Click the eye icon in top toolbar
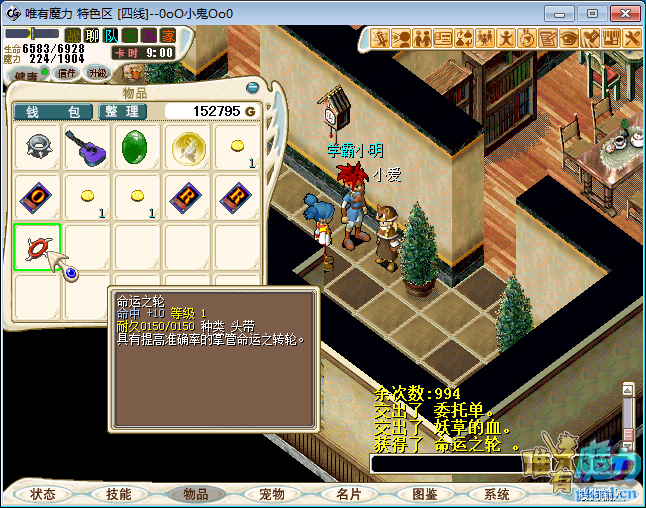This screenshot has width=646, height=508. [x=569, y=38]
